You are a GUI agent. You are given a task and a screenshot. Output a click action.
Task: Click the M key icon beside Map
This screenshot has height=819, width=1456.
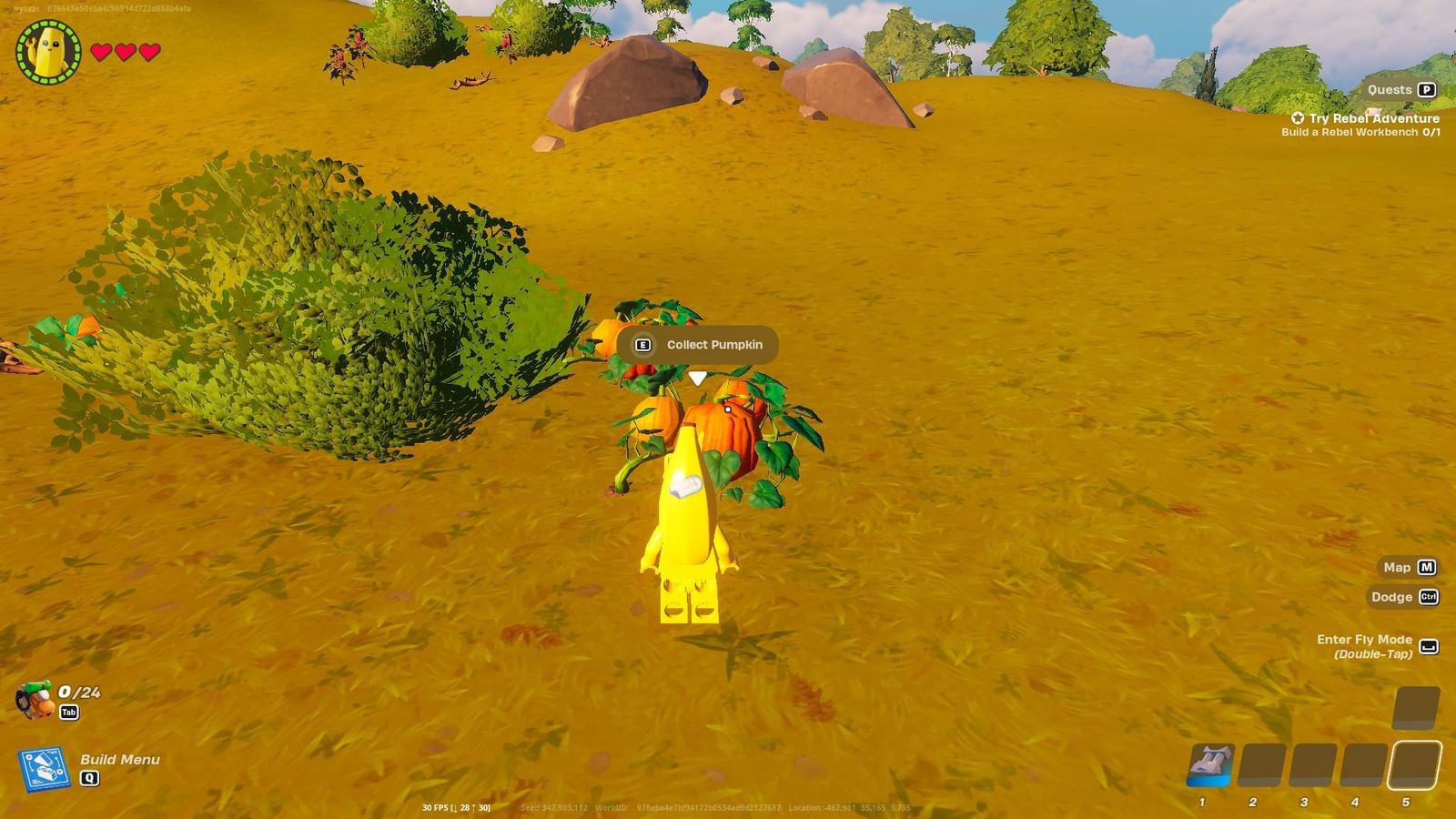coord(1426,567)
